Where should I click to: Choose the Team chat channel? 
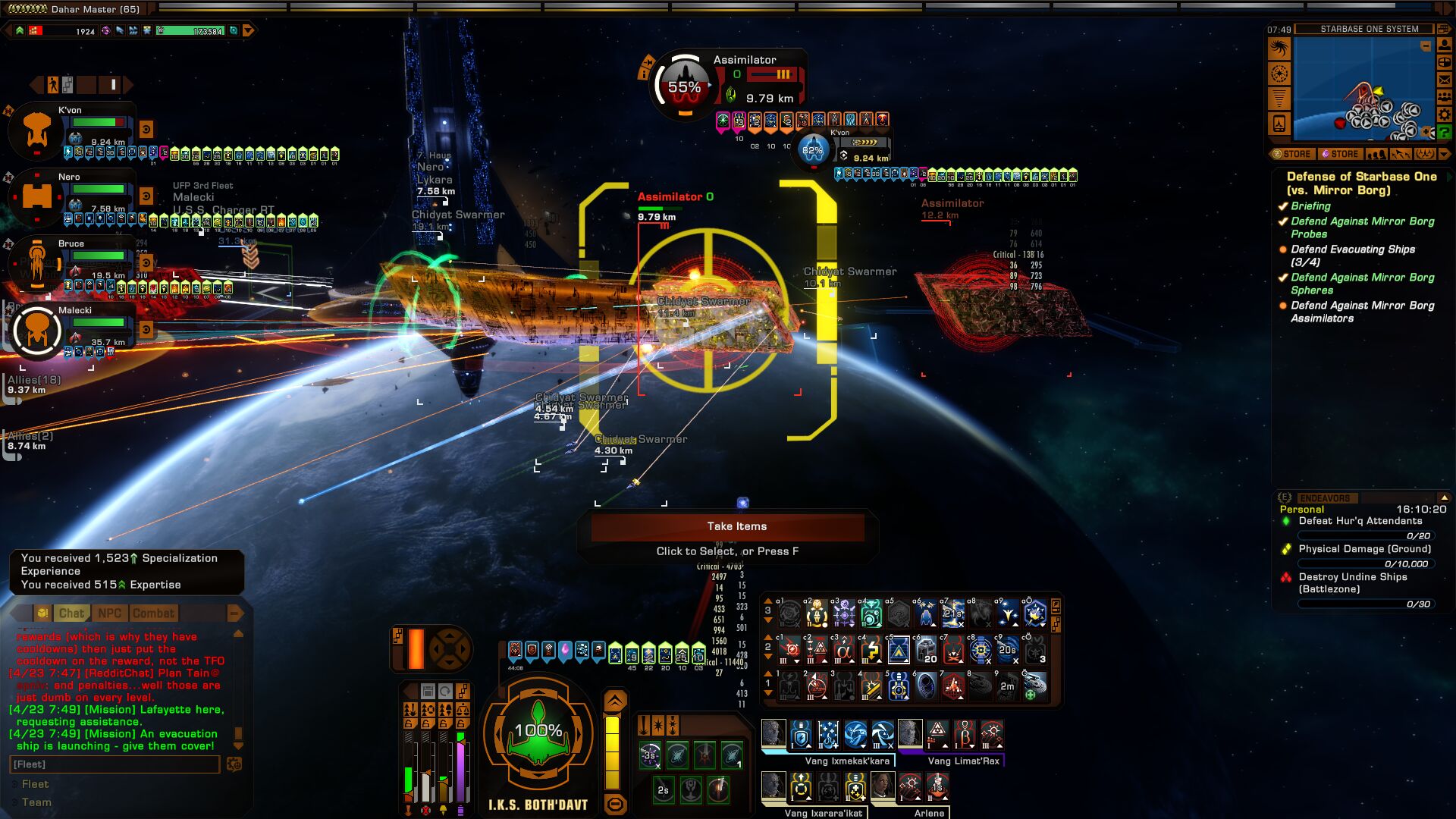(36, 802)
